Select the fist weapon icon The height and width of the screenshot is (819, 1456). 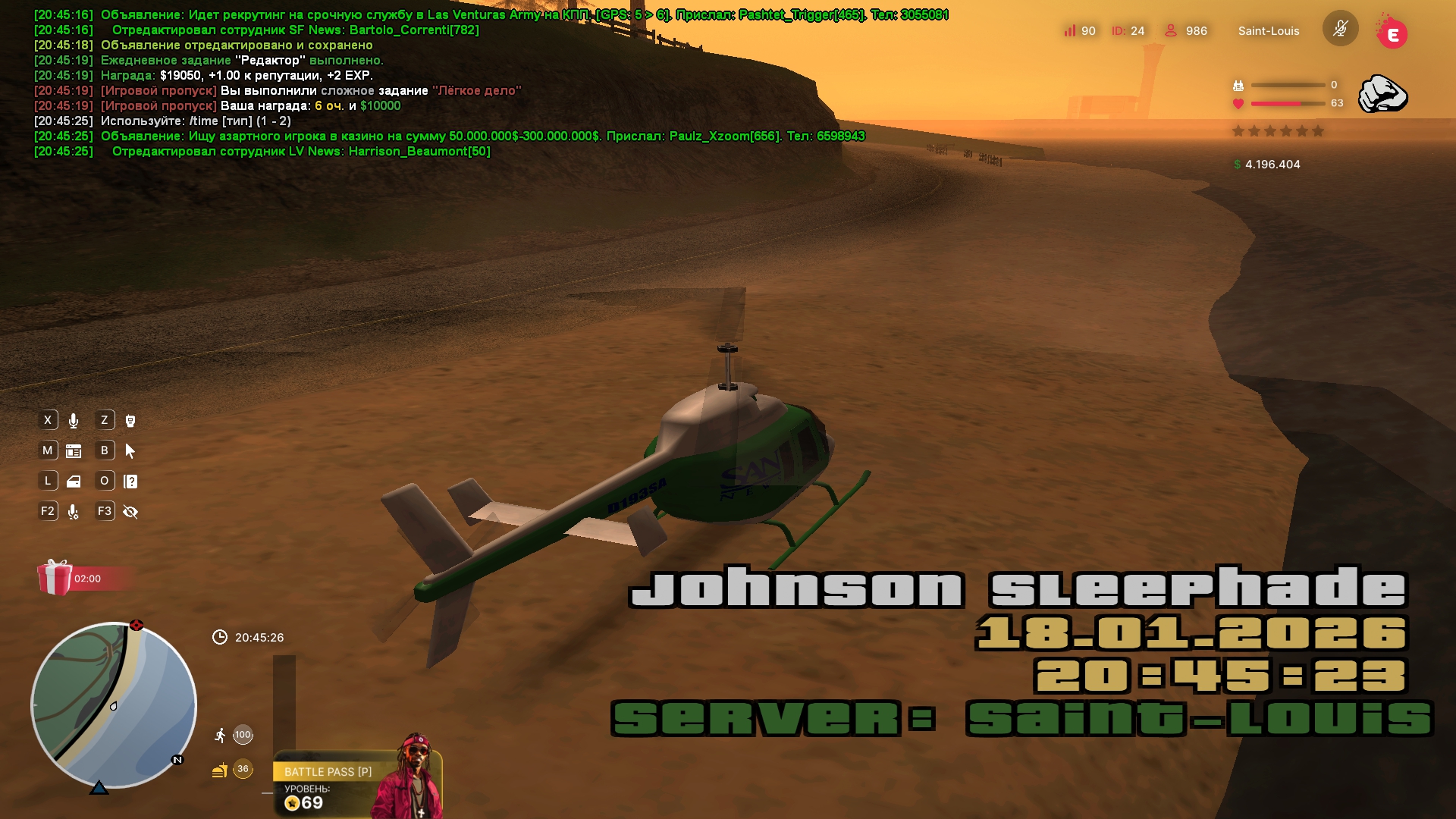pyautogui.click(x=1382, y=95)
